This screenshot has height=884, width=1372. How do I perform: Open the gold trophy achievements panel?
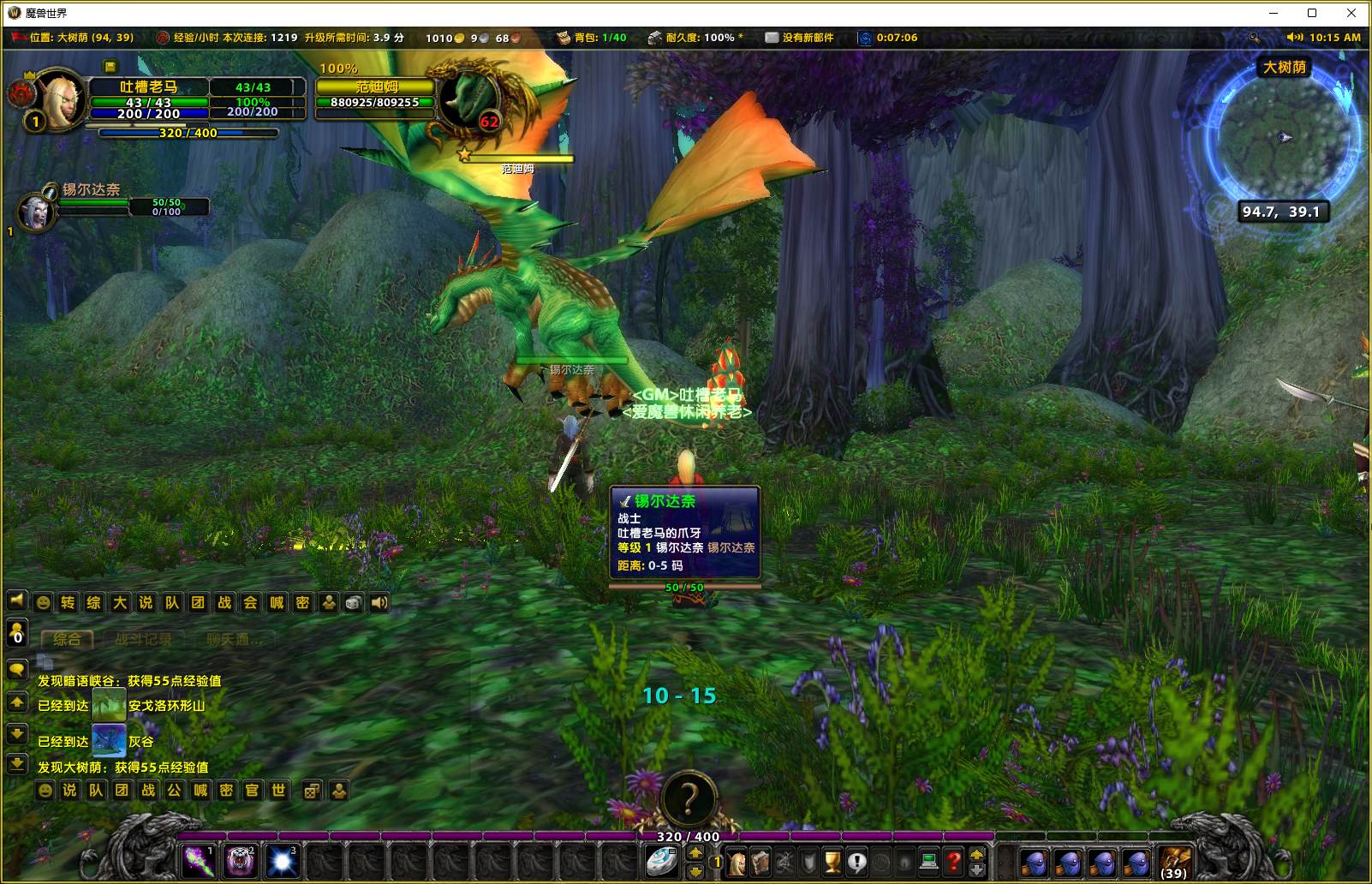832,862
